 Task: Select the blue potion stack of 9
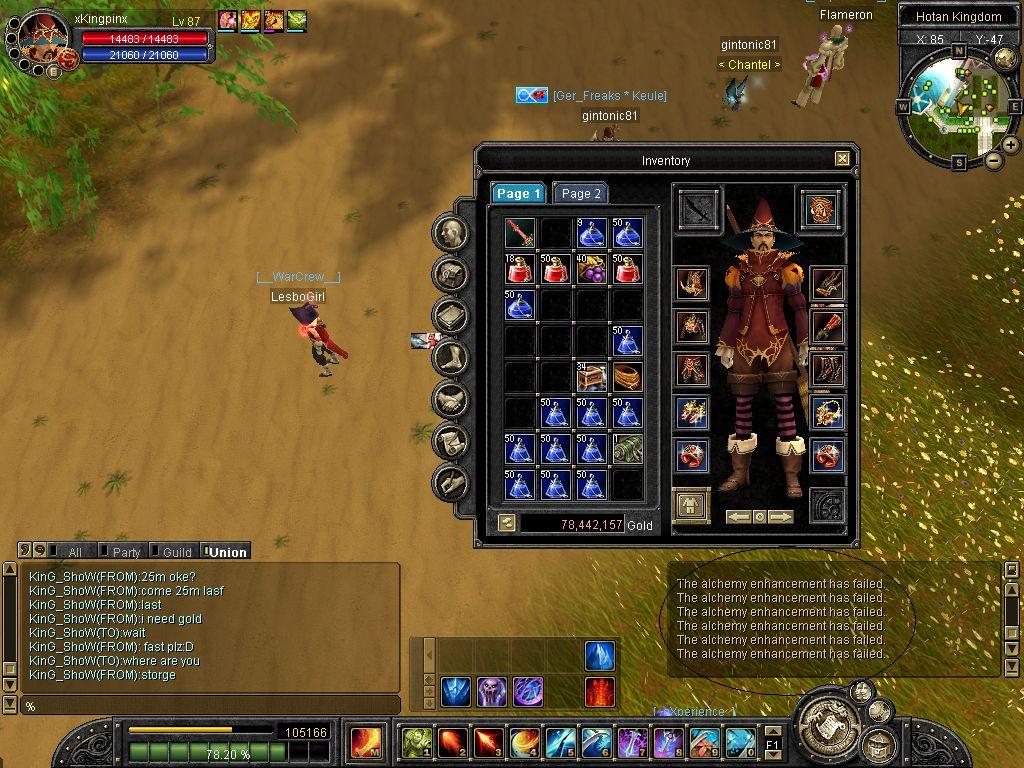[x=590, y=233]
